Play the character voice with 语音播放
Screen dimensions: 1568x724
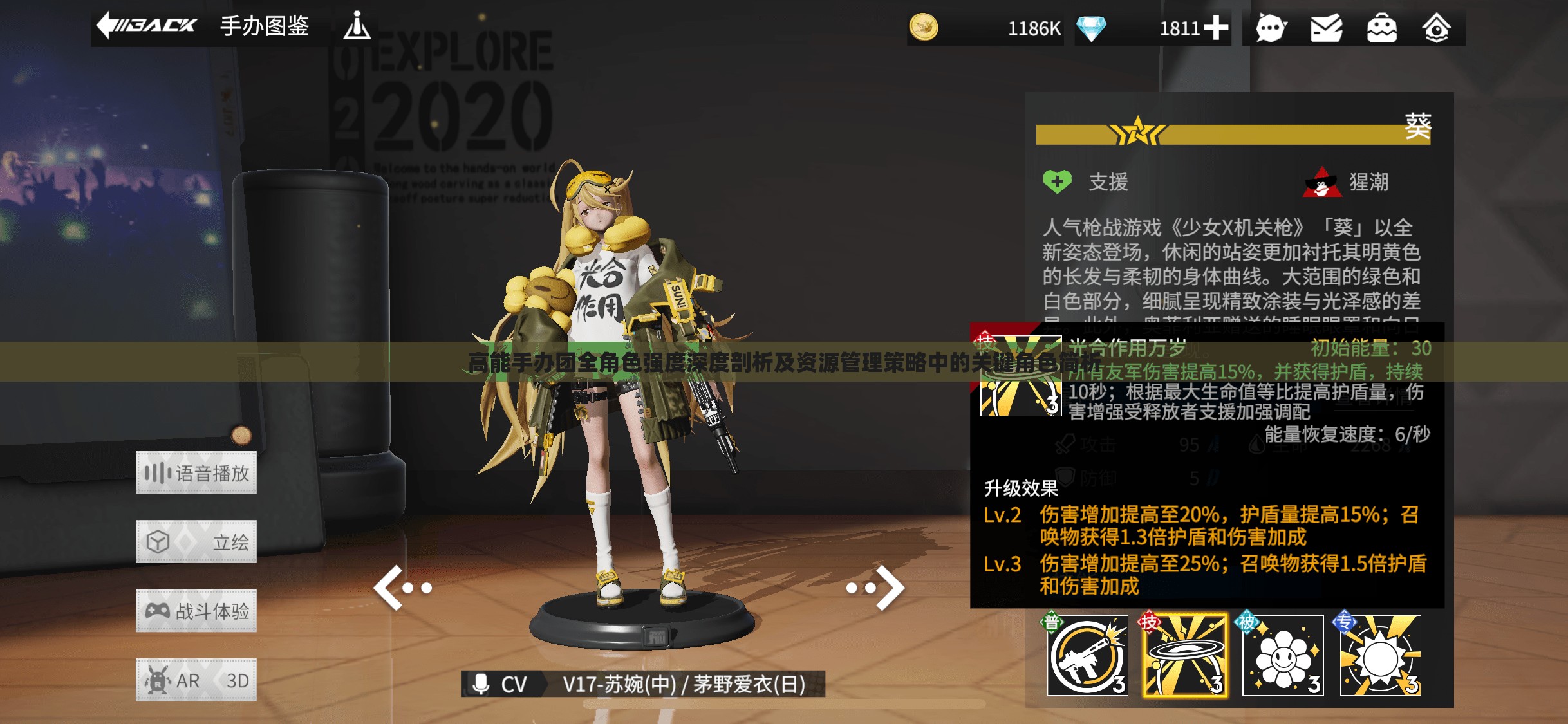(x=196, y=473)
